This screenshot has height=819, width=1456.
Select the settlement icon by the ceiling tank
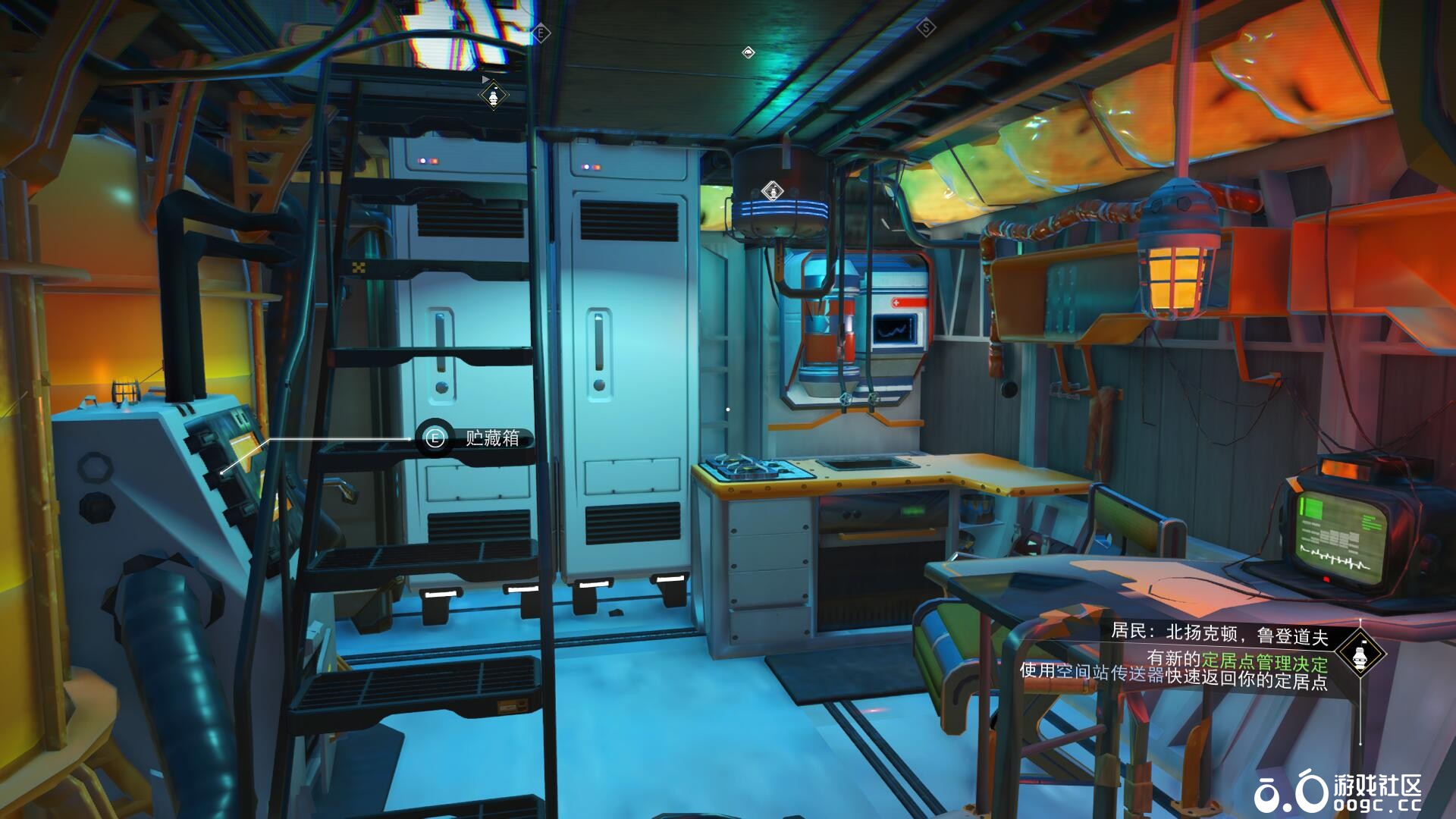[771, 190]
